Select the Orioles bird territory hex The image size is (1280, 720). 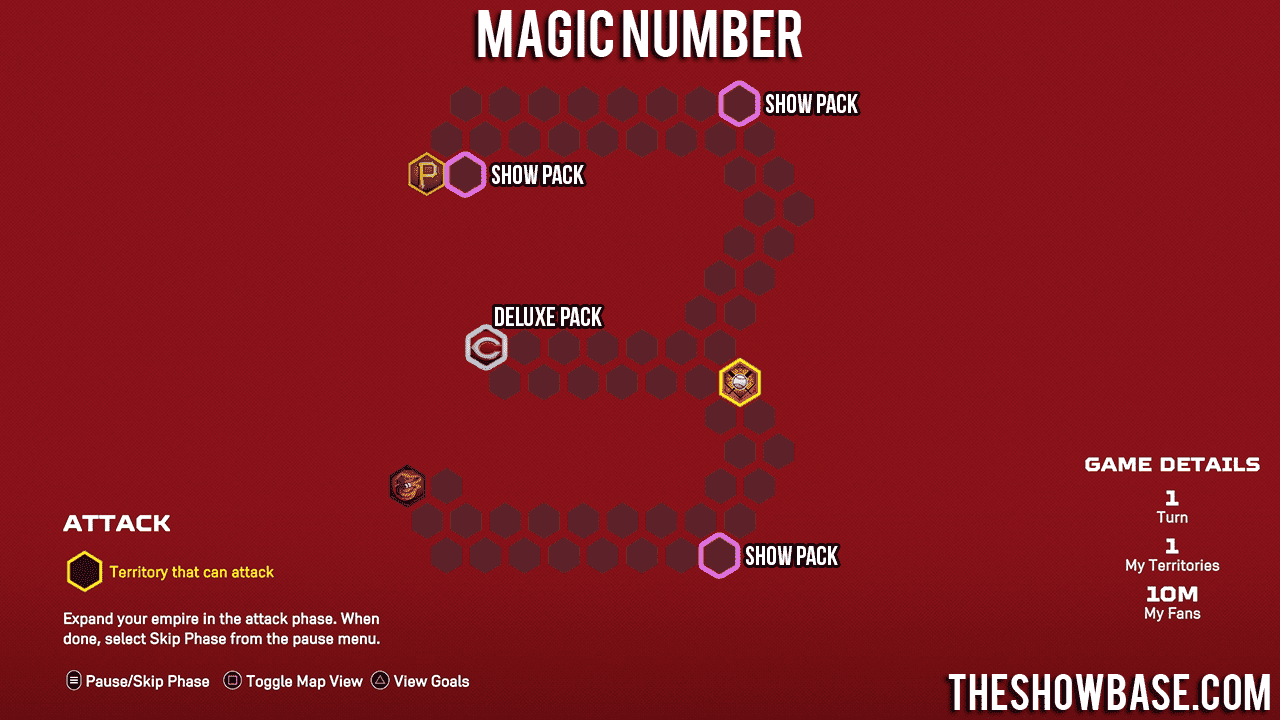[408, 486]
